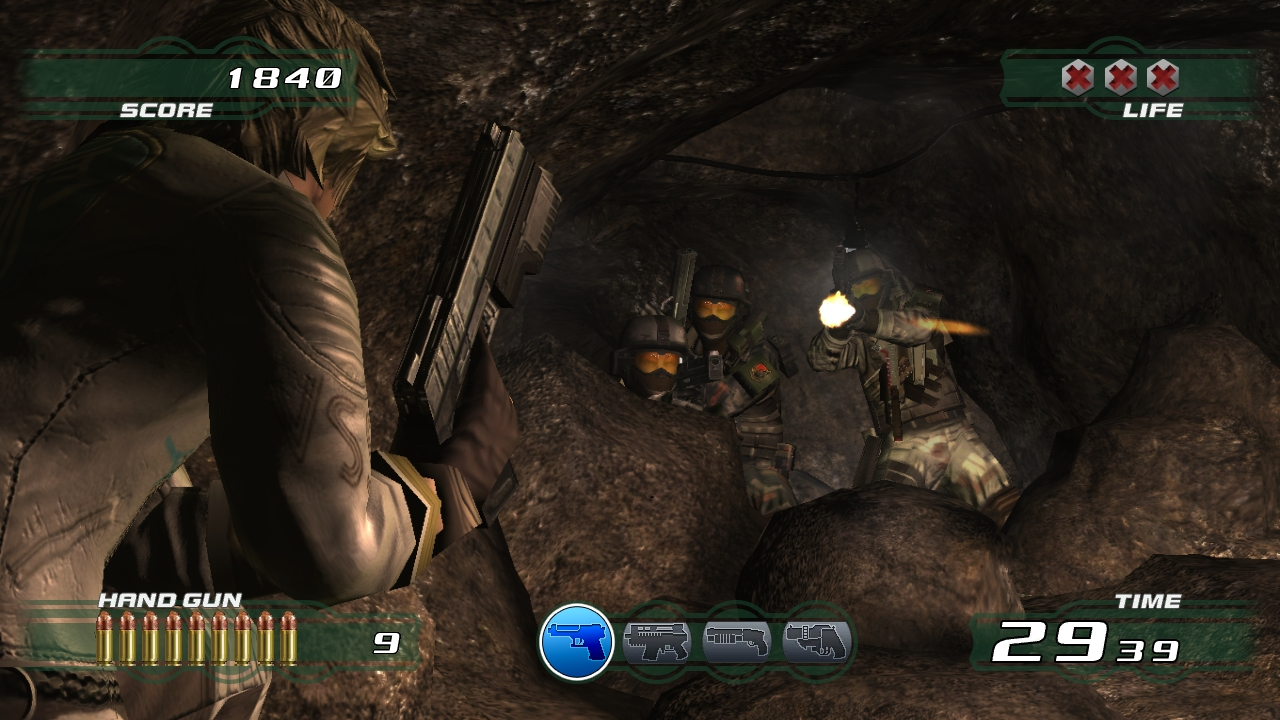Equip the grenade launcher weapon icon

816,641
